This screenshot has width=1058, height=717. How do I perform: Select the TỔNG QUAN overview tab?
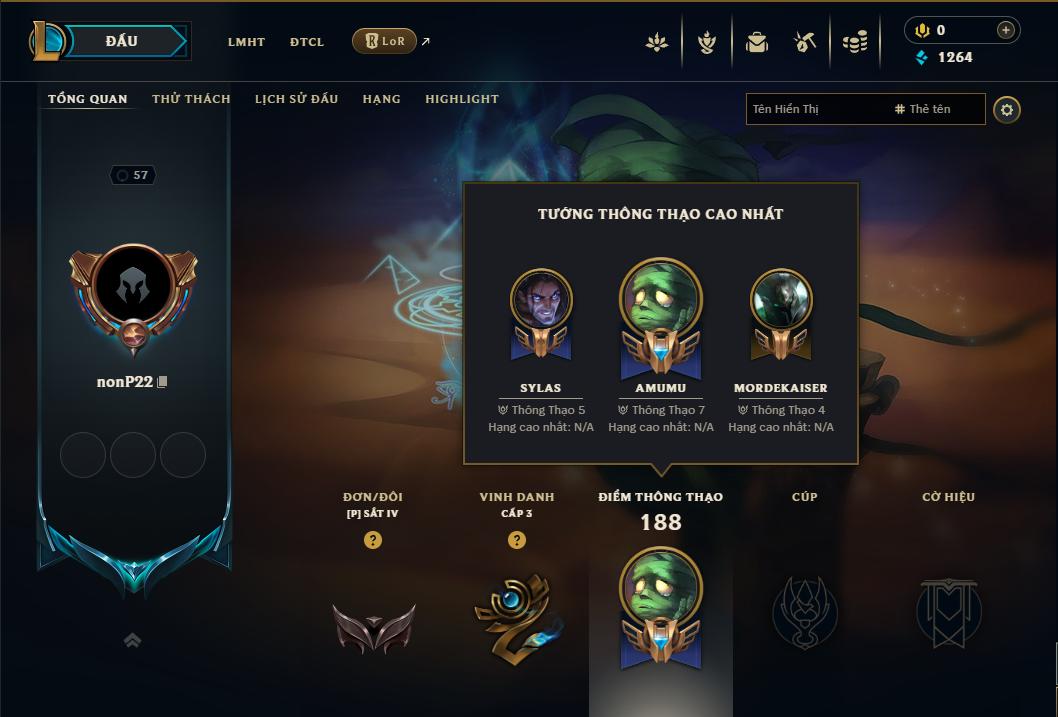tap(88, 99)
